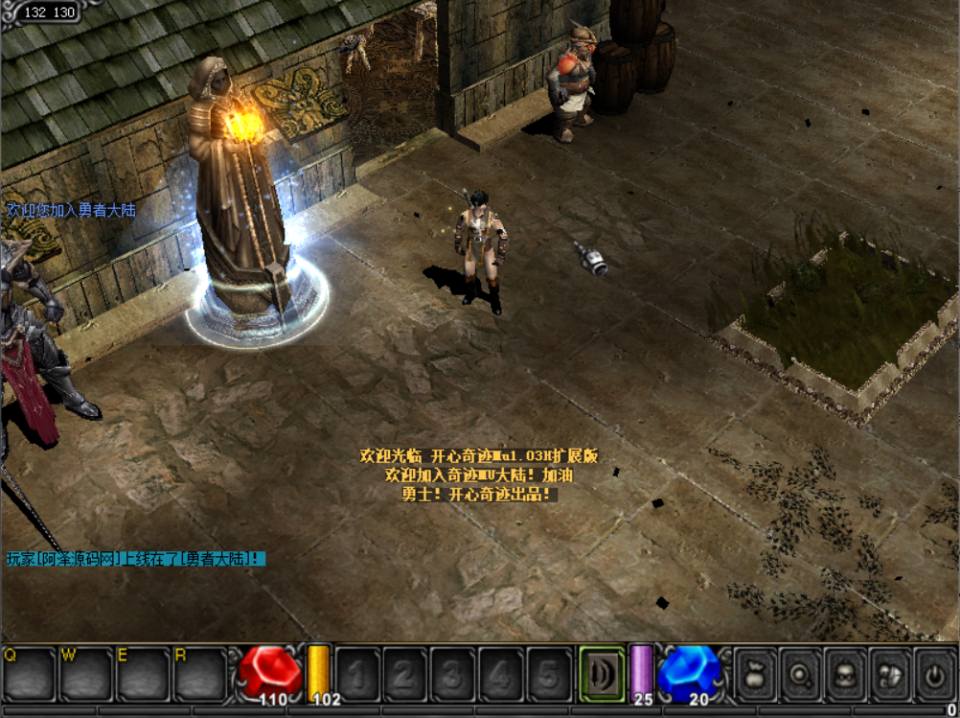
Task: Open the inventory bag button
Action: [756, 674]
